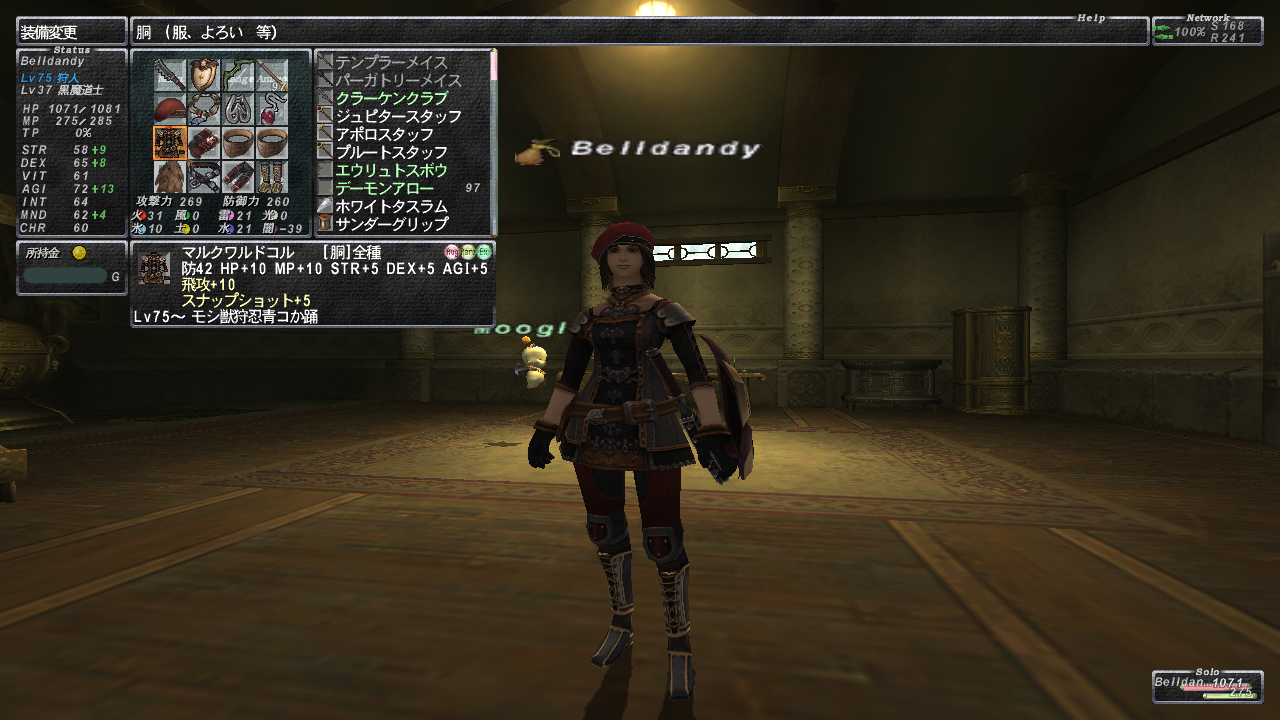Click the shield equipment slot
The image size is (1280, 720).
(204, 76)
